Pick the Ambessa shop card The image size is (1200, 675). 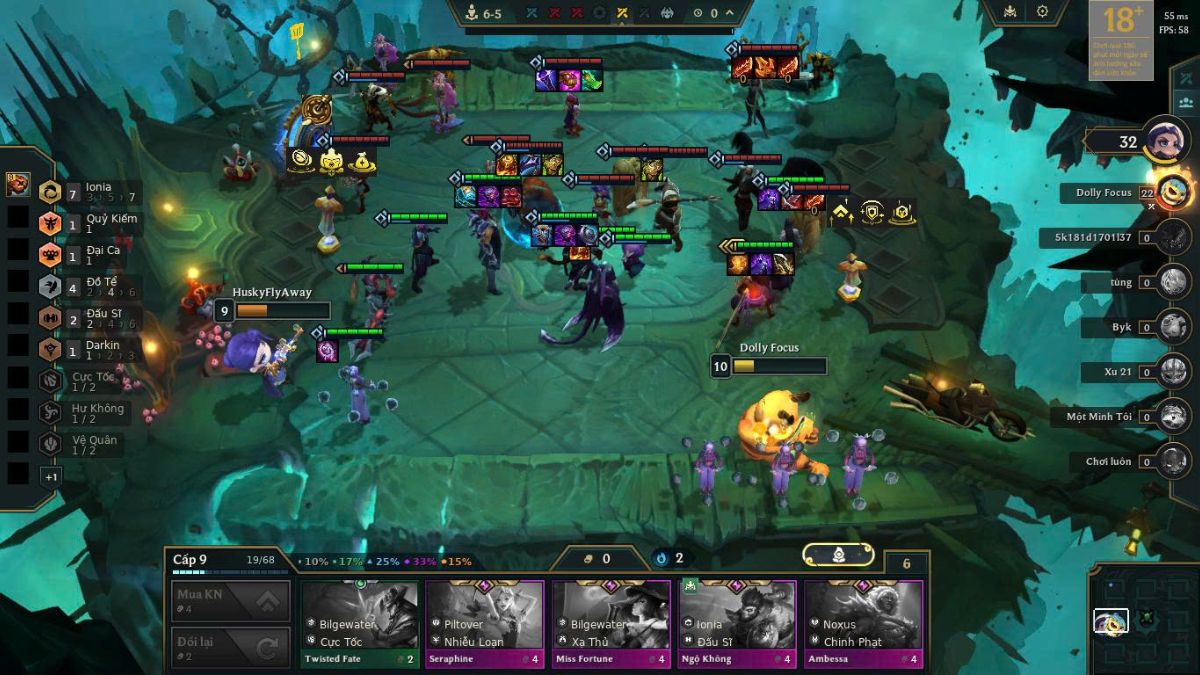[x=863, y=623]
